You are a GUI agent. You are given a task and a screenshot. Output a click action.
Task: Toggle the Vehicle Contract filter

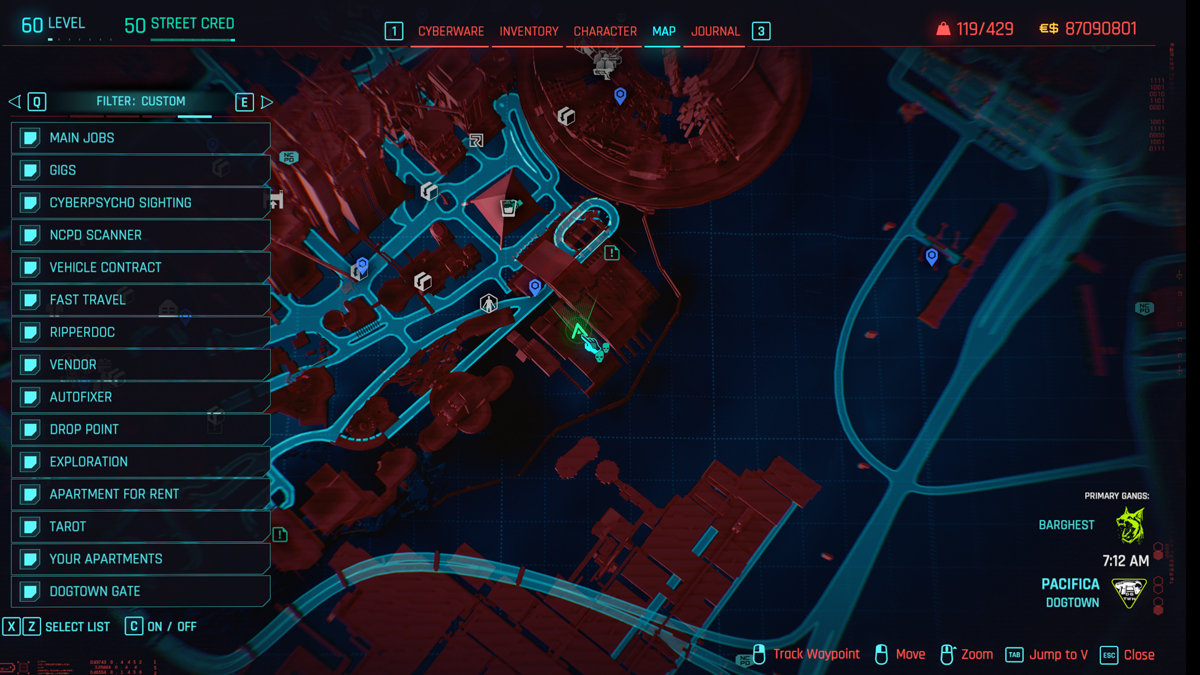[x=141, y=267]
